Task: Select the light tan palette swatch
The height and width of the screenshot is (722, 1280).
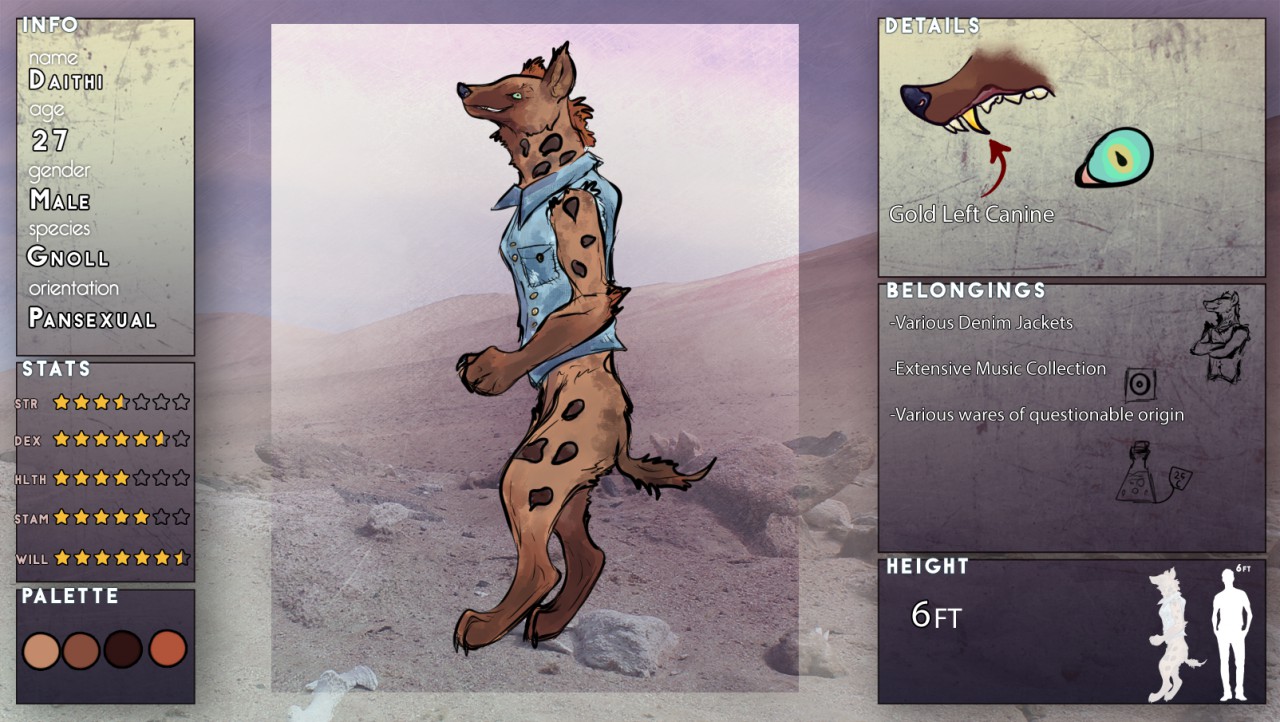Action: point(41,651)
